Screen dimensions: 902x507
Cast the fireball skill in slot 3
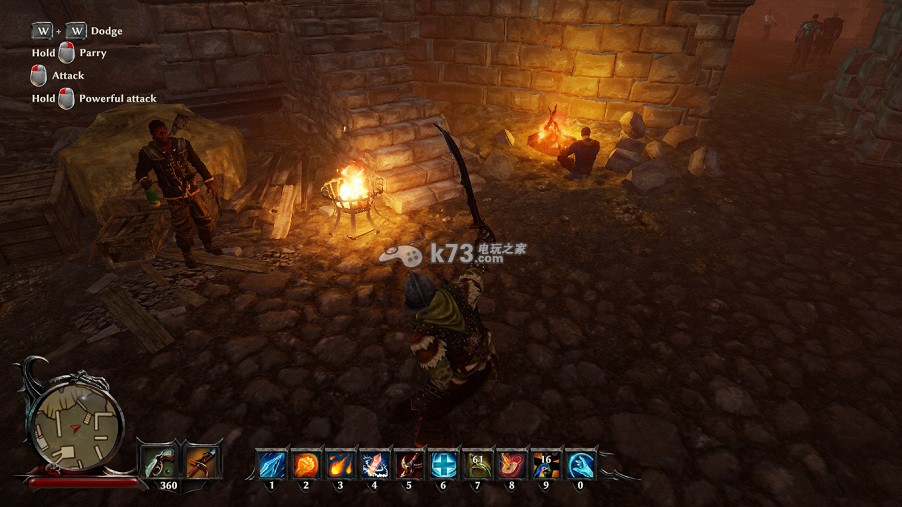click(x=340, y=465)
